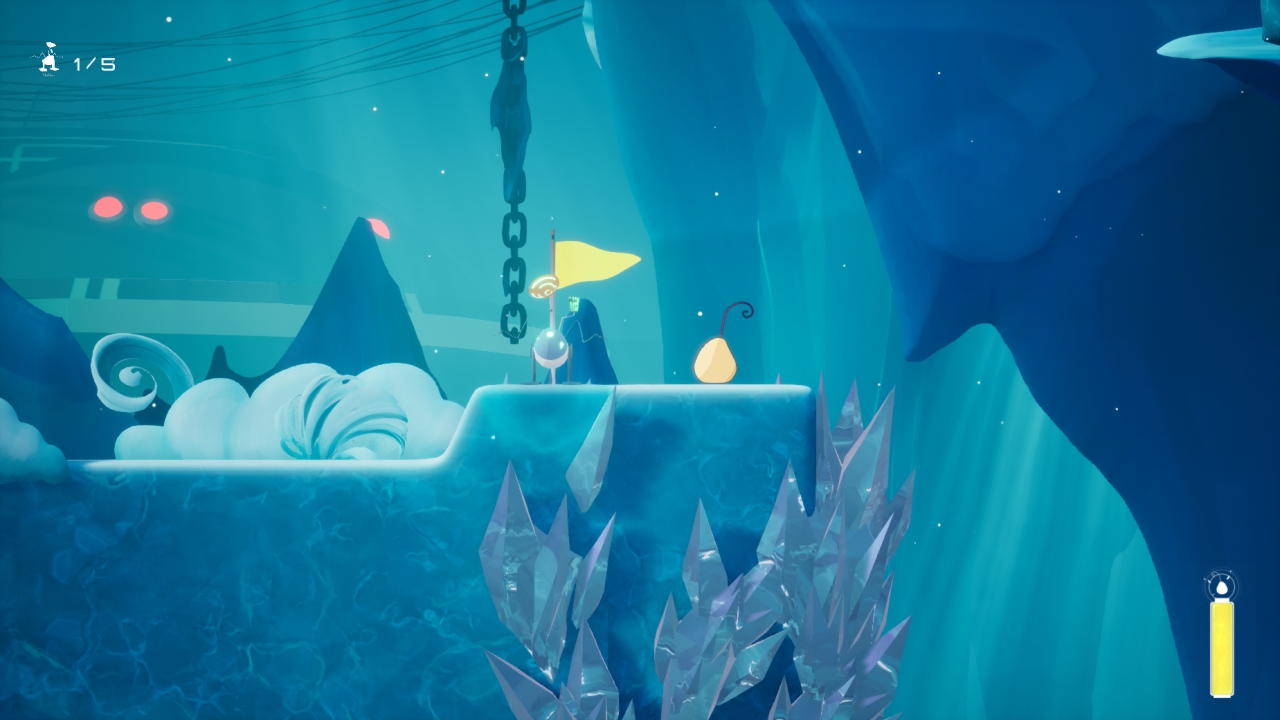Viewport: 1280px width, 720px height.
Task: Toggle the pink glowing light near the mountain
Action: pyautogui.click(x=381, y=228)
